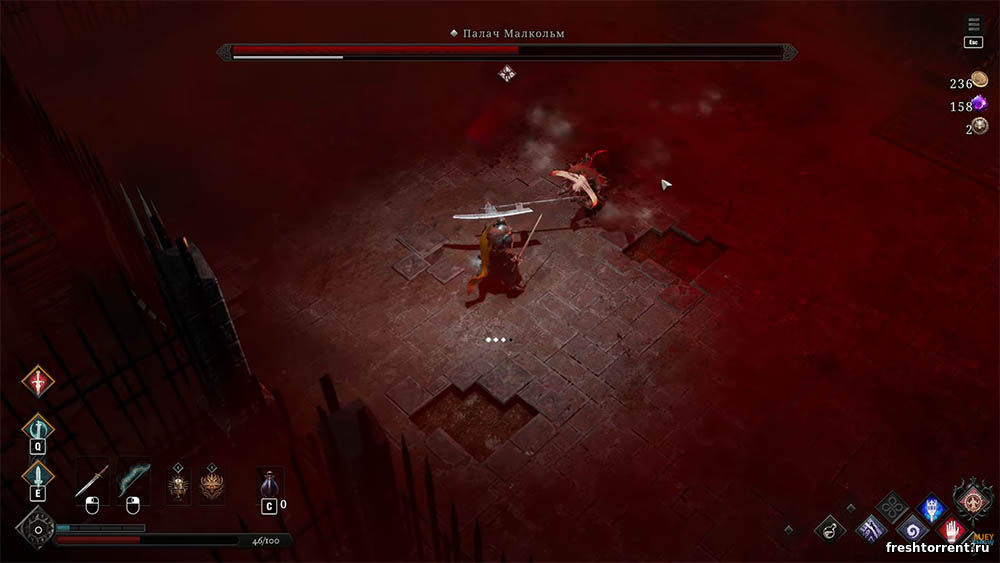Select the red sword stance icon

point(38,381)
